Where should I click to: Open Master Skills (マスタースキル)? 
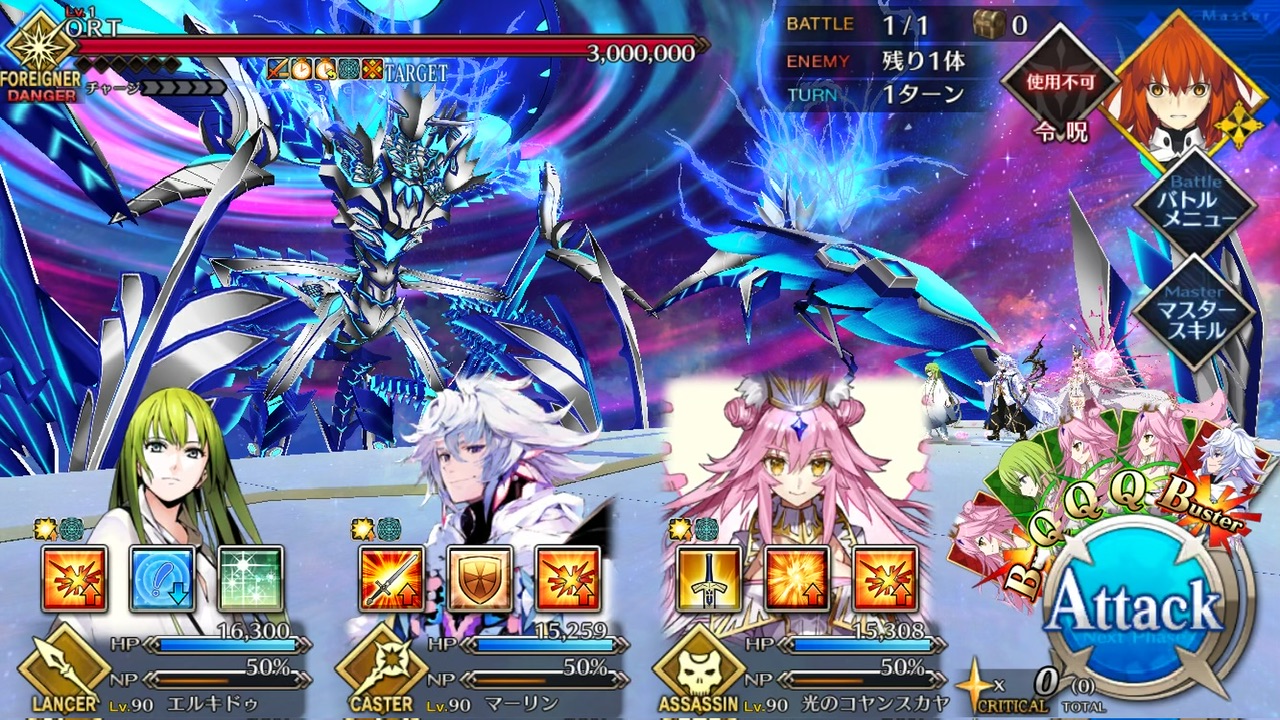[x=1193, y=310]
